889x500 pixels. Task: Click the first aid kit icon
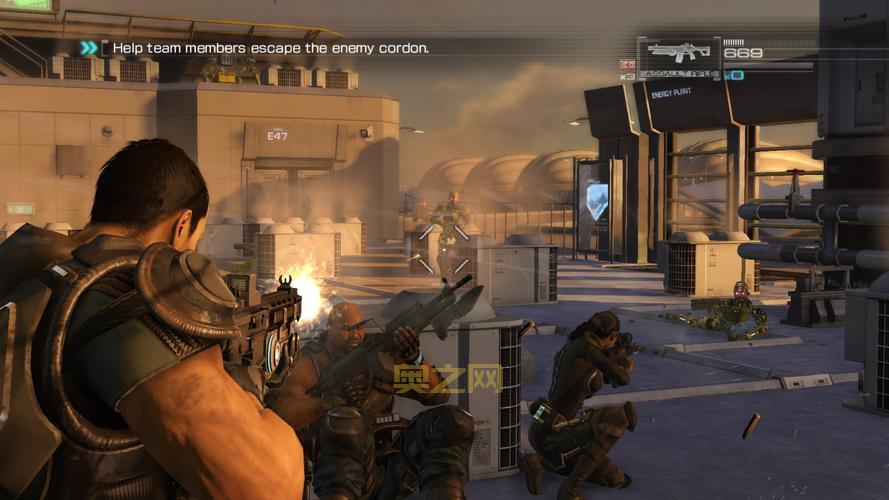tap(627, 65)
